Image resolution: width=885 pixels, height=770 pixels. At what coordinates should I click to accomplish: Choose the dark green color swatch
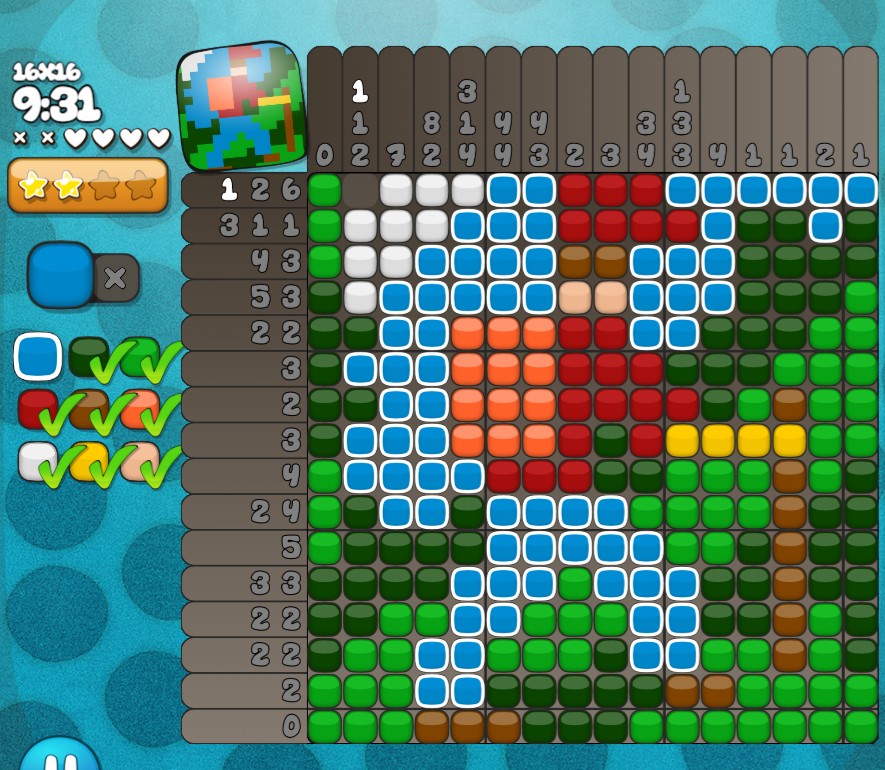[88, 356]
